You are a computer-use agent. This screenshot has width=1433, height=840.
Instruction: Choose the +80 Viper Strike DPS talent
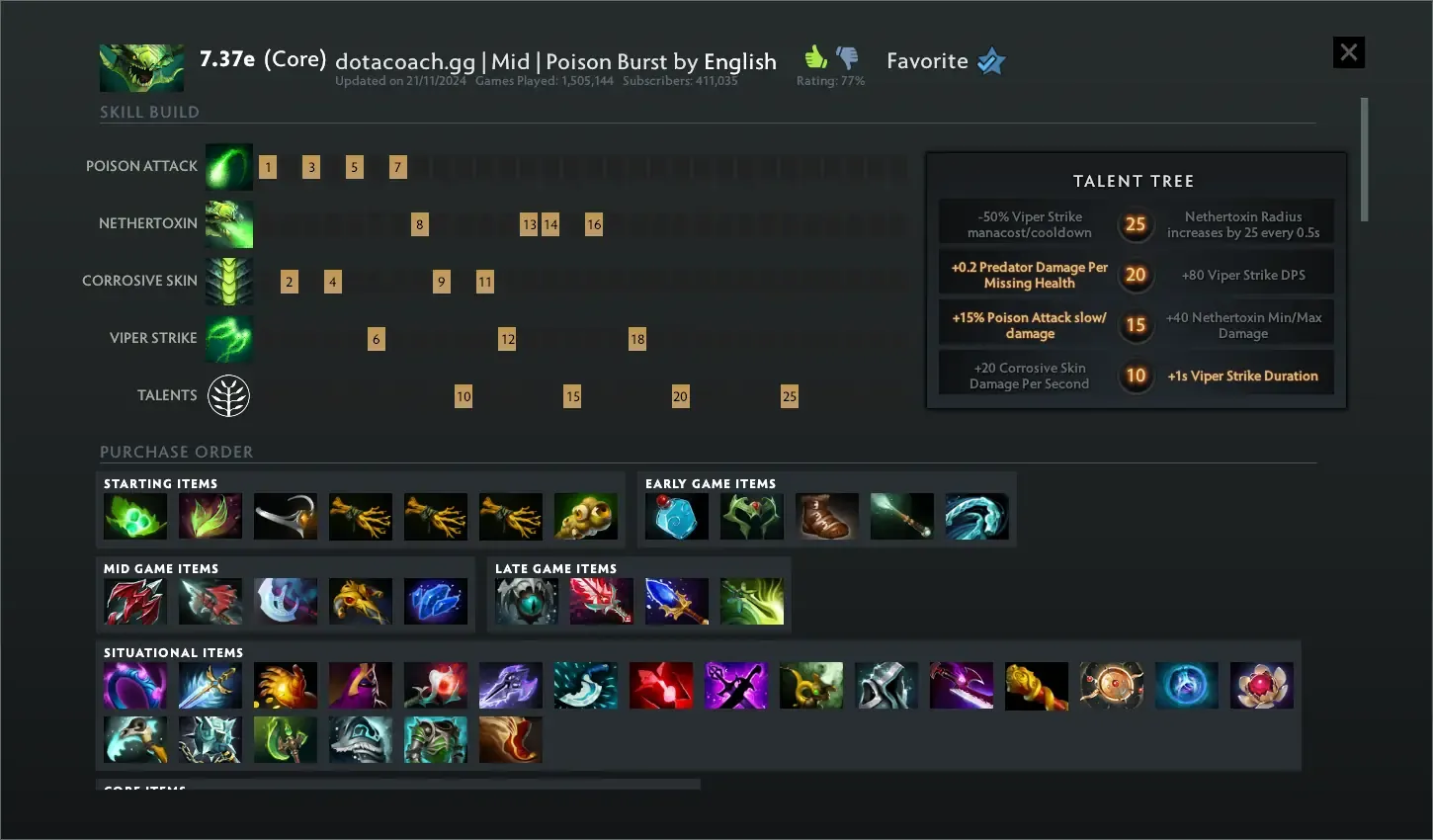coord(1242,275)
